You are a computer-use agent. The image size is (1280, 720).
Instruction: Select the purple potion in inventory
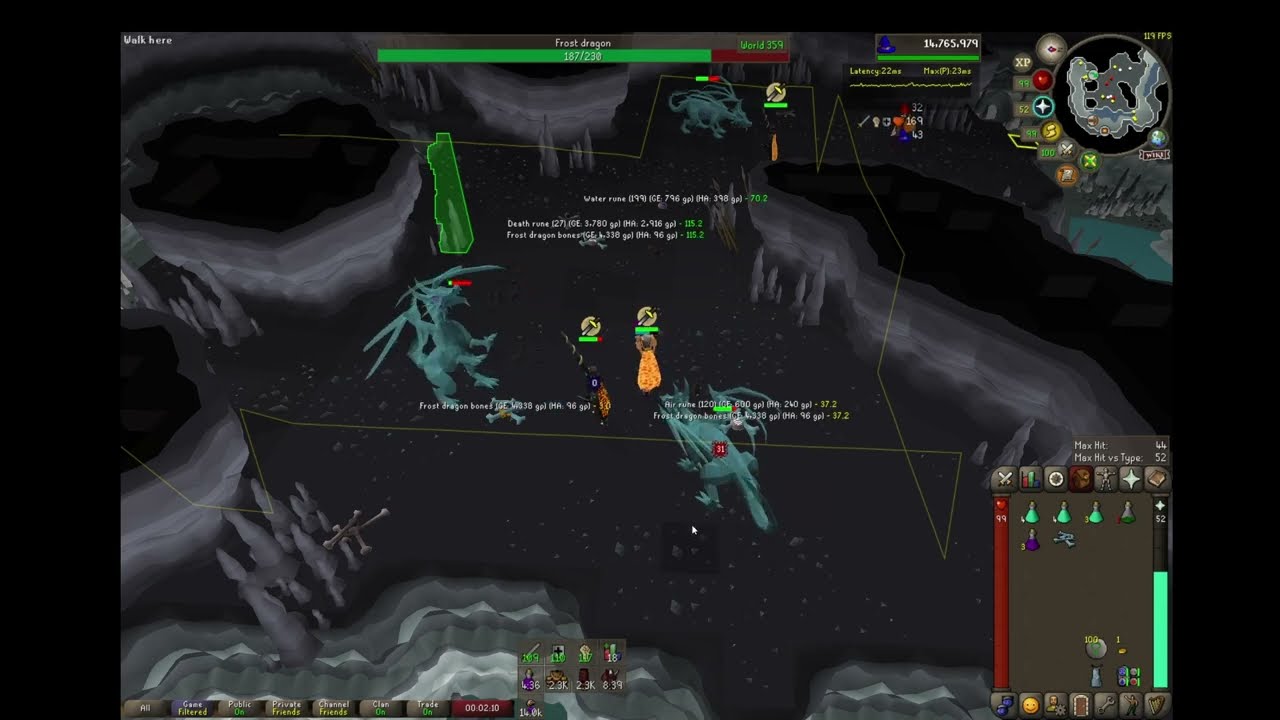(1031, 541)
